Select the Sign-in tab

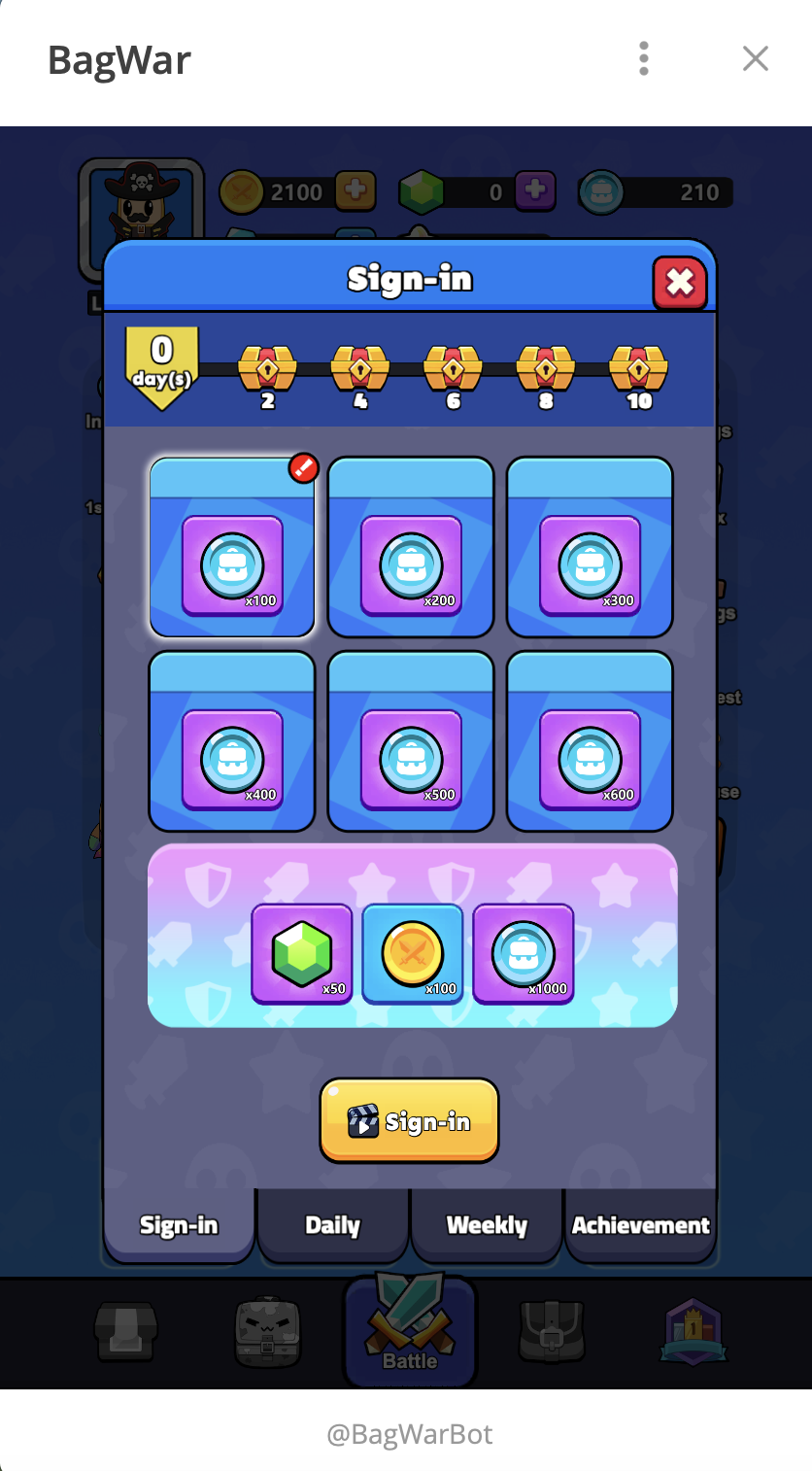179,1225
